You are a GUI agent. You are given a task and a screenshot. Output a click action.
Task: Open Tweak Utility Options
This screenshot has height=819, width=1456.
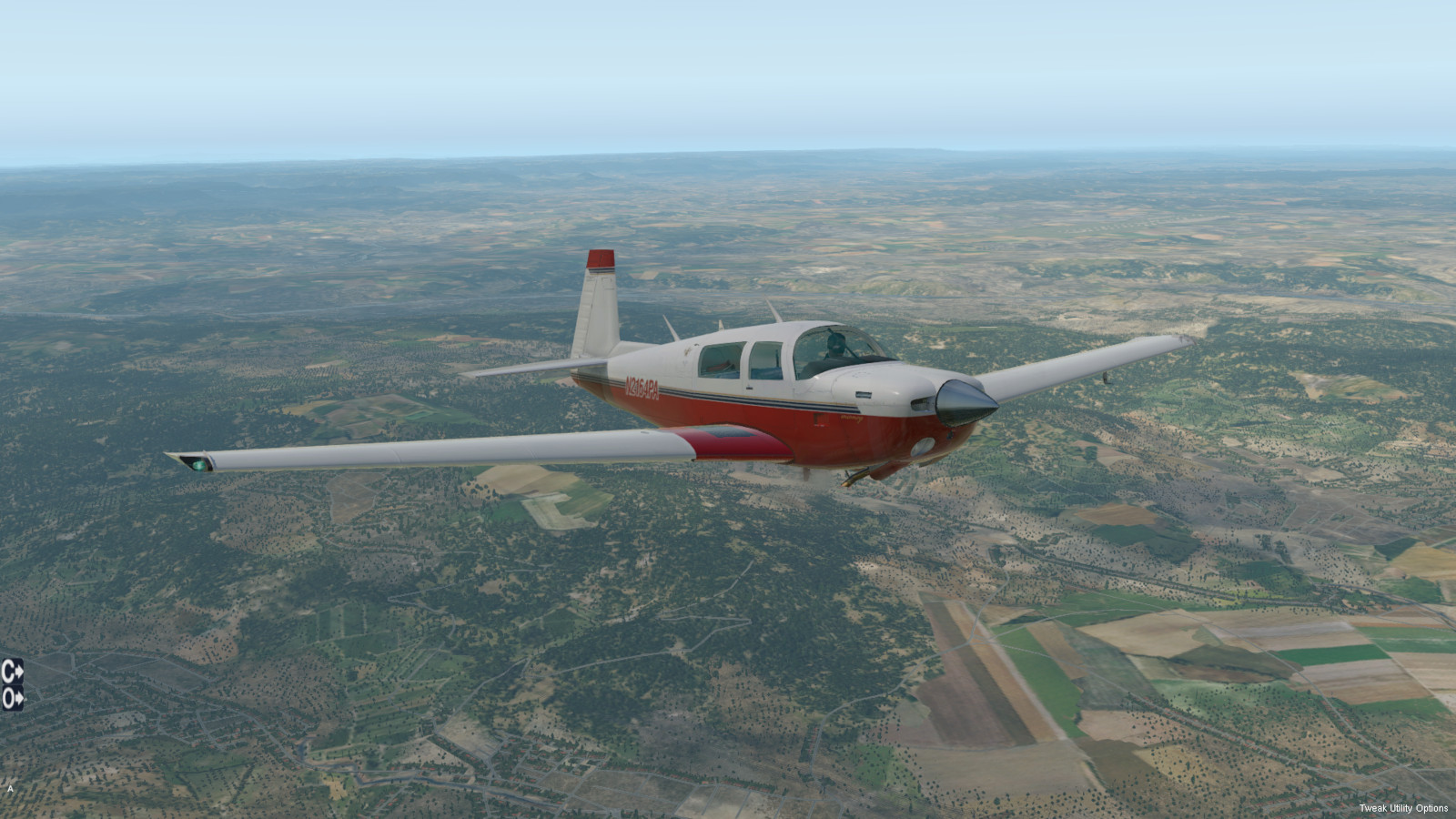tap(1403, 808)
